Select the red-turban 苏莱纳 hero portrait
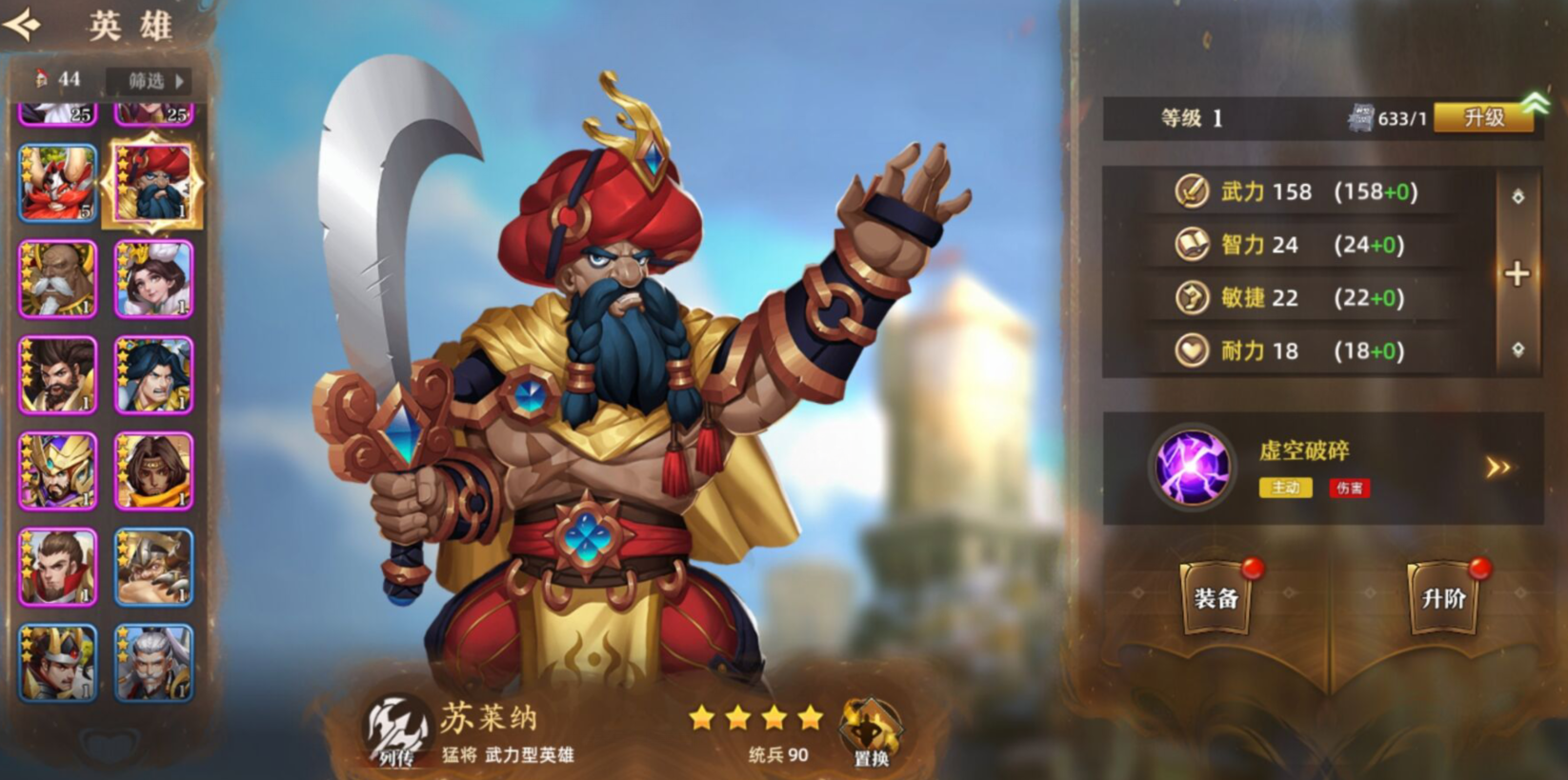 (x=153, y=183)
